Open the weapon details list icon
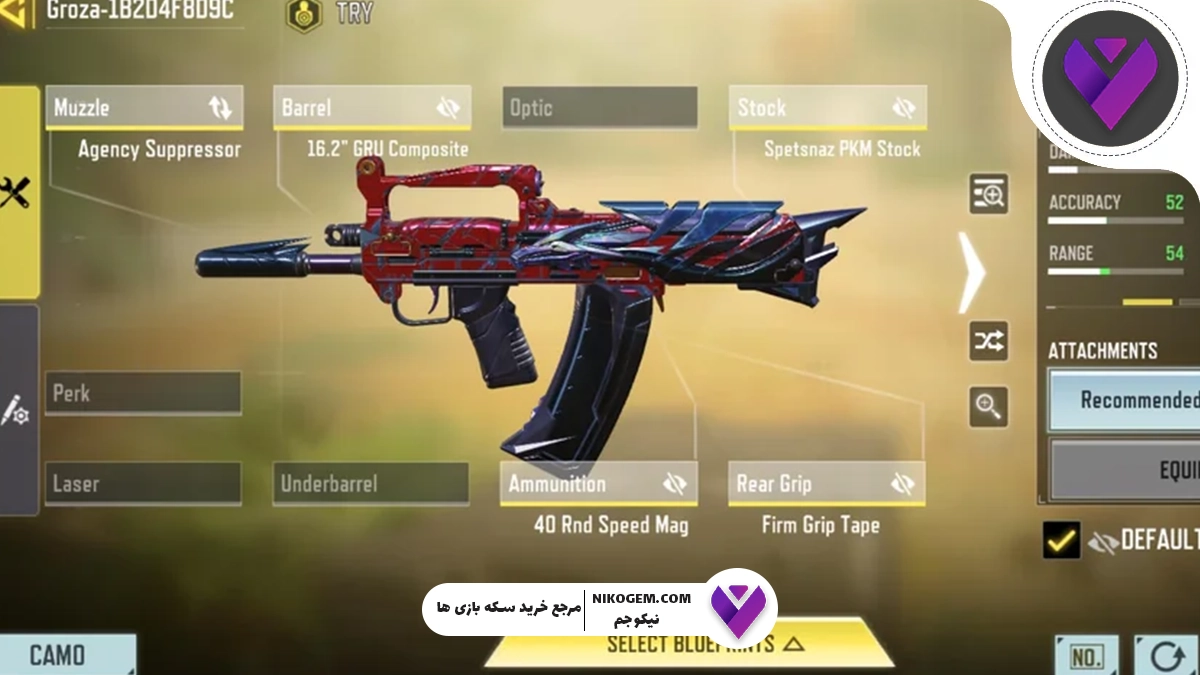 click(x=988, y=194)
